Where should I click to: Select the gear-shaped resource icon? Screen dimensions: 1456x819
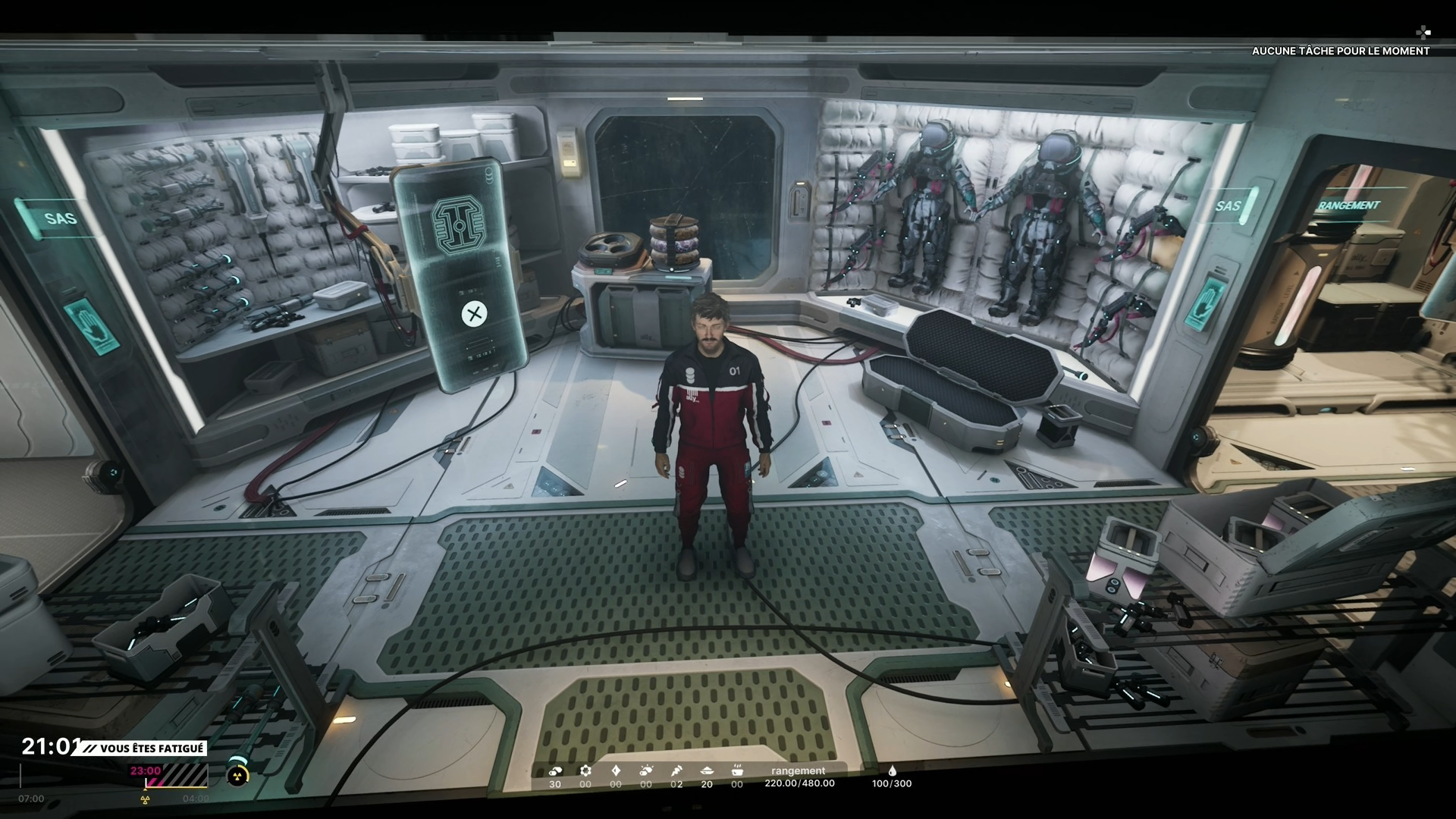click(x=585, y=770)
